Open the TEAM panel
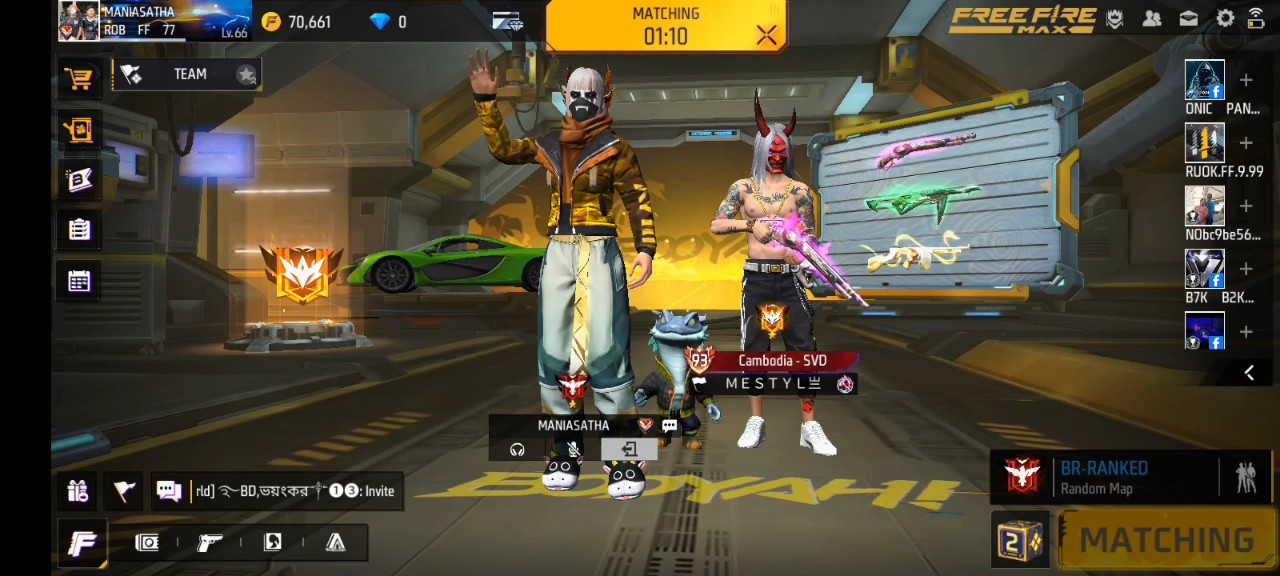This screenshot has height=576, width=1280. (188, 74)
